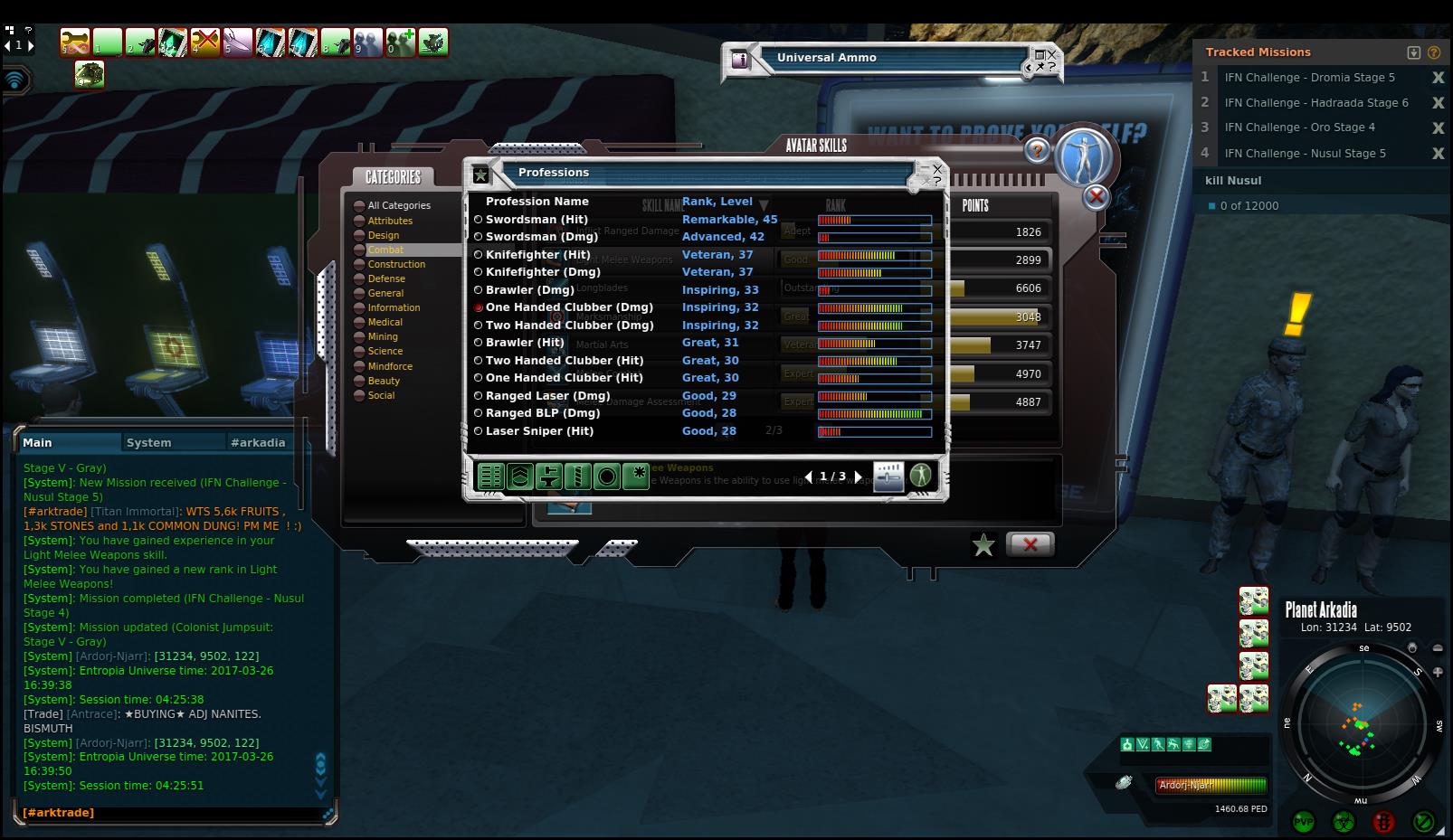Select the Combat skill category
The height and width of the screenshot is (840, 1453).
point(385,250)
